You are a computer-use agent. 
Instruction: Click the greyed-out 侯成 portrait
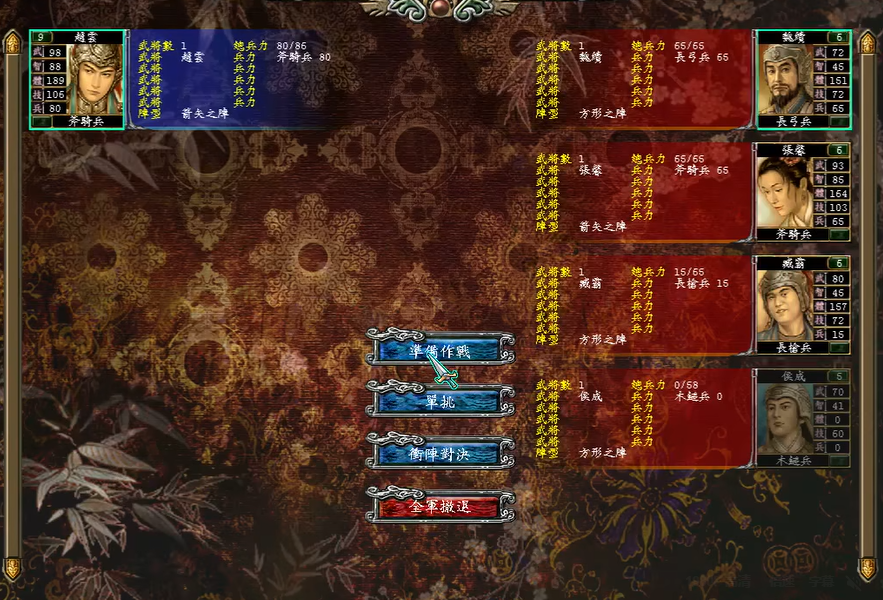click(786, 419)
